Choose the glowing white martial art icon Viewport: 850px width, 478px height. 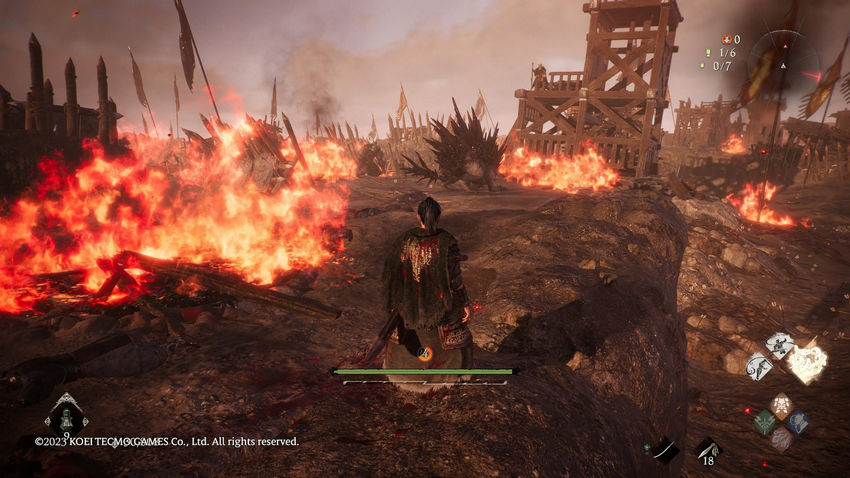coord(808,362)
